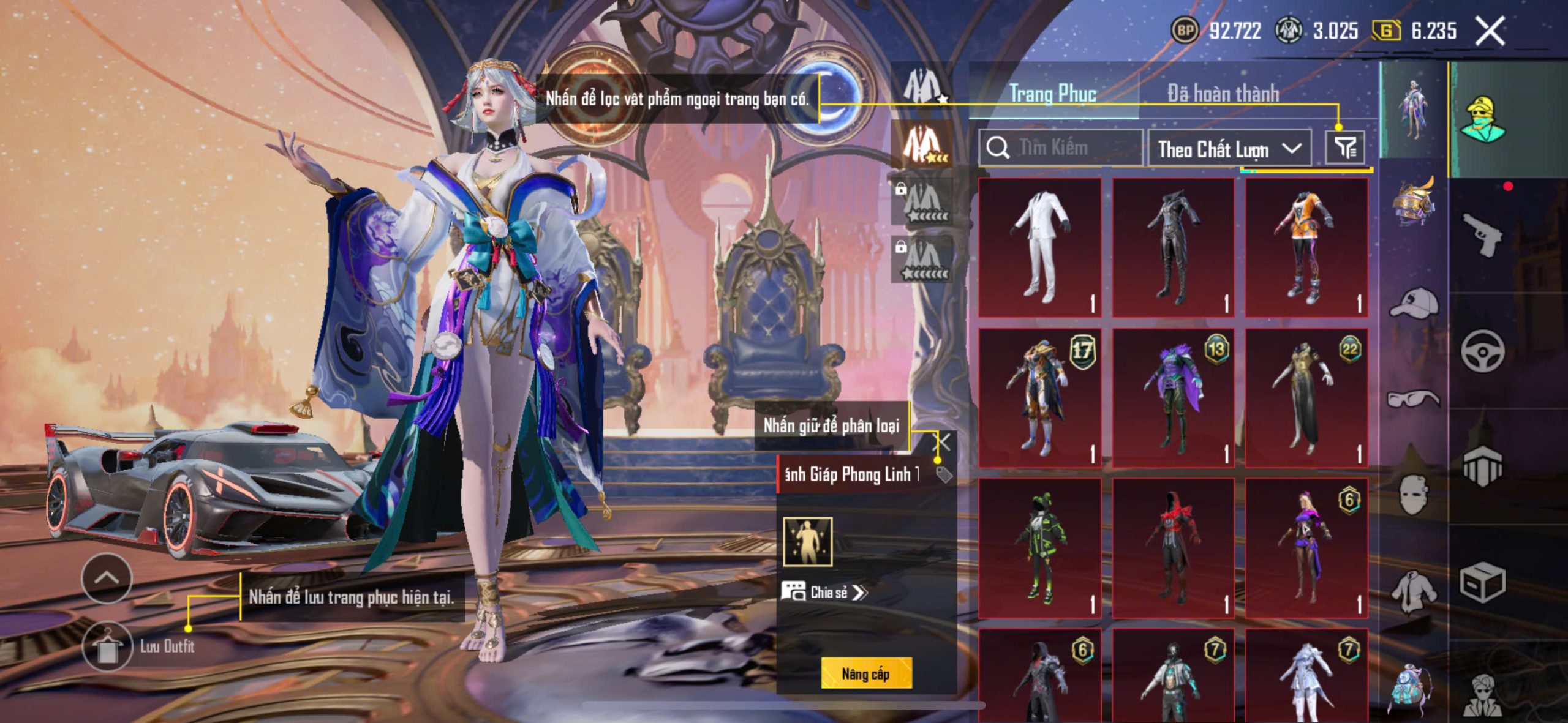Select the baseball cap headwear category
This screenshot has height=723, width=1568.
(x=1414, y=302)
